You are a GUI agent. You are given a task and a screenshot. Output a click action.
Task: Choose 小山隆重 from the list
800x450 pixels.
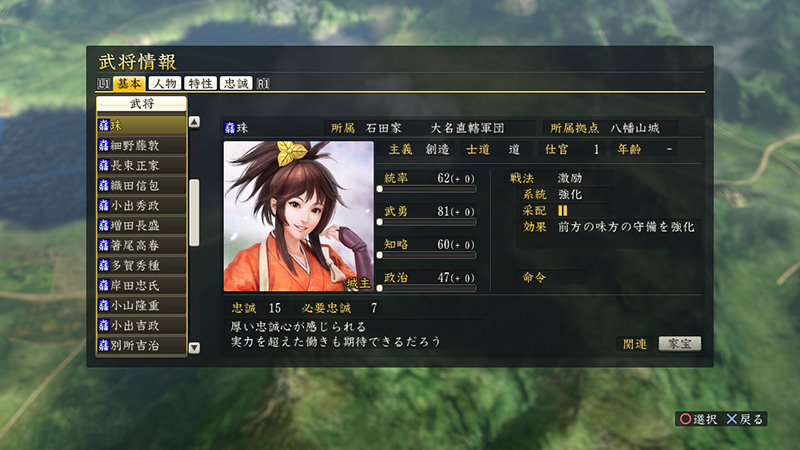pos(141,305)
